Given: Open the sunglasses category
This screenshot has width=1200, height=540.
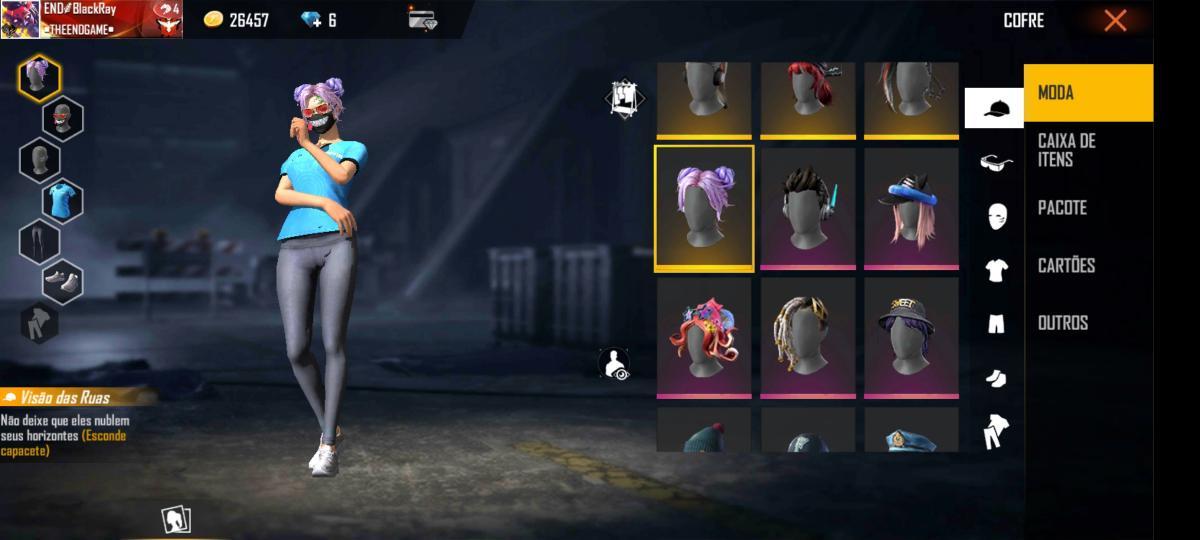Looking at the screenshot, I should click(996, 162).
